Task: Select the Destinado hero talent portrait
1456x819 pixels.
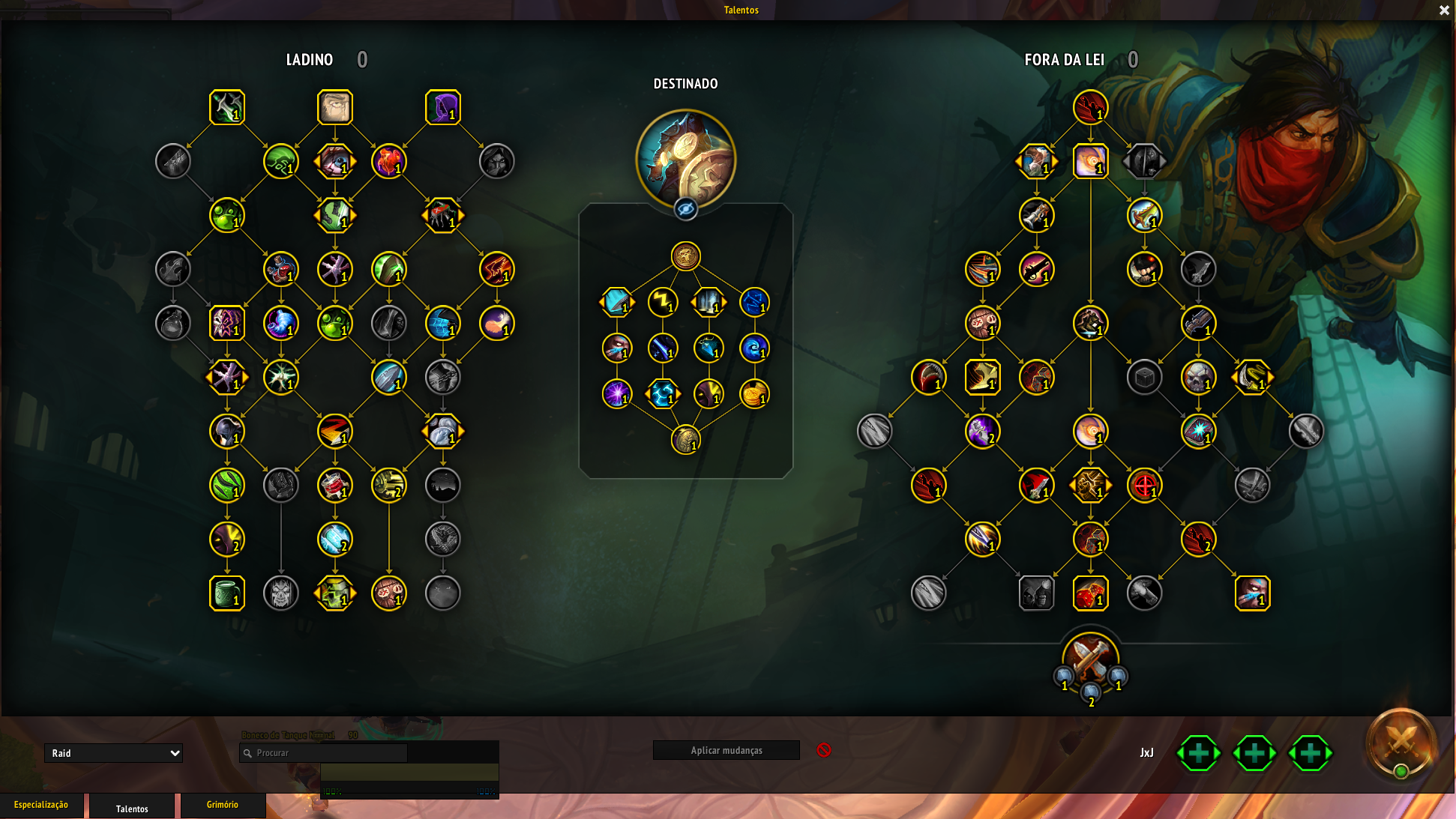Action: (685, 158)
